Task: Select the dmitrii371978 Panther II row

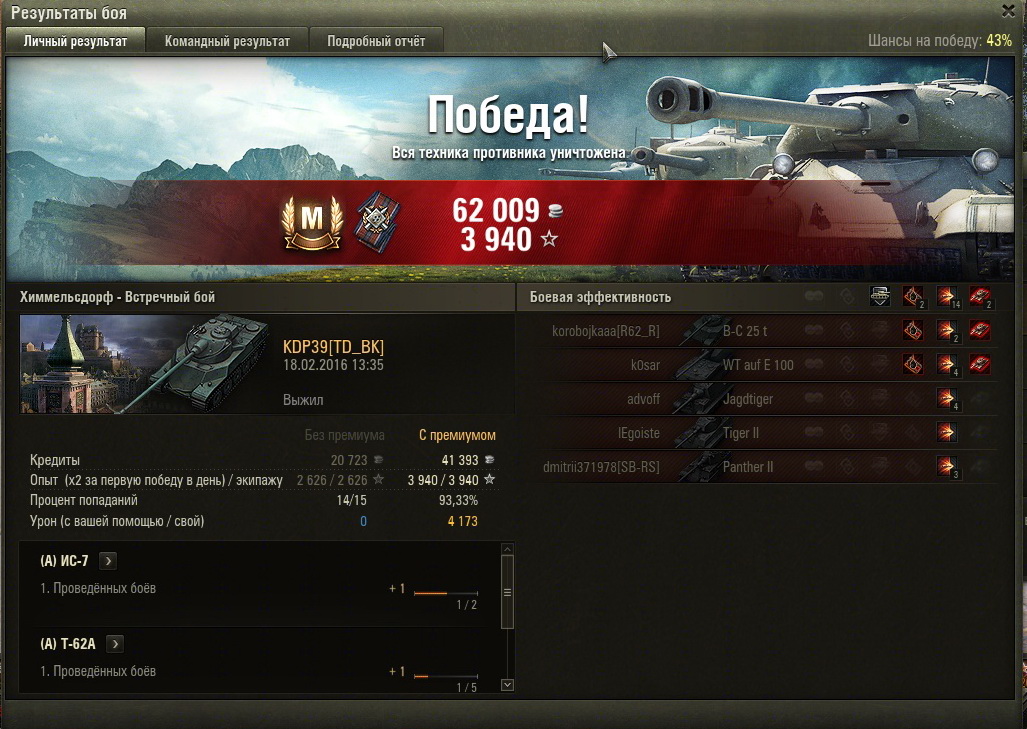Action: coord(757,467)
